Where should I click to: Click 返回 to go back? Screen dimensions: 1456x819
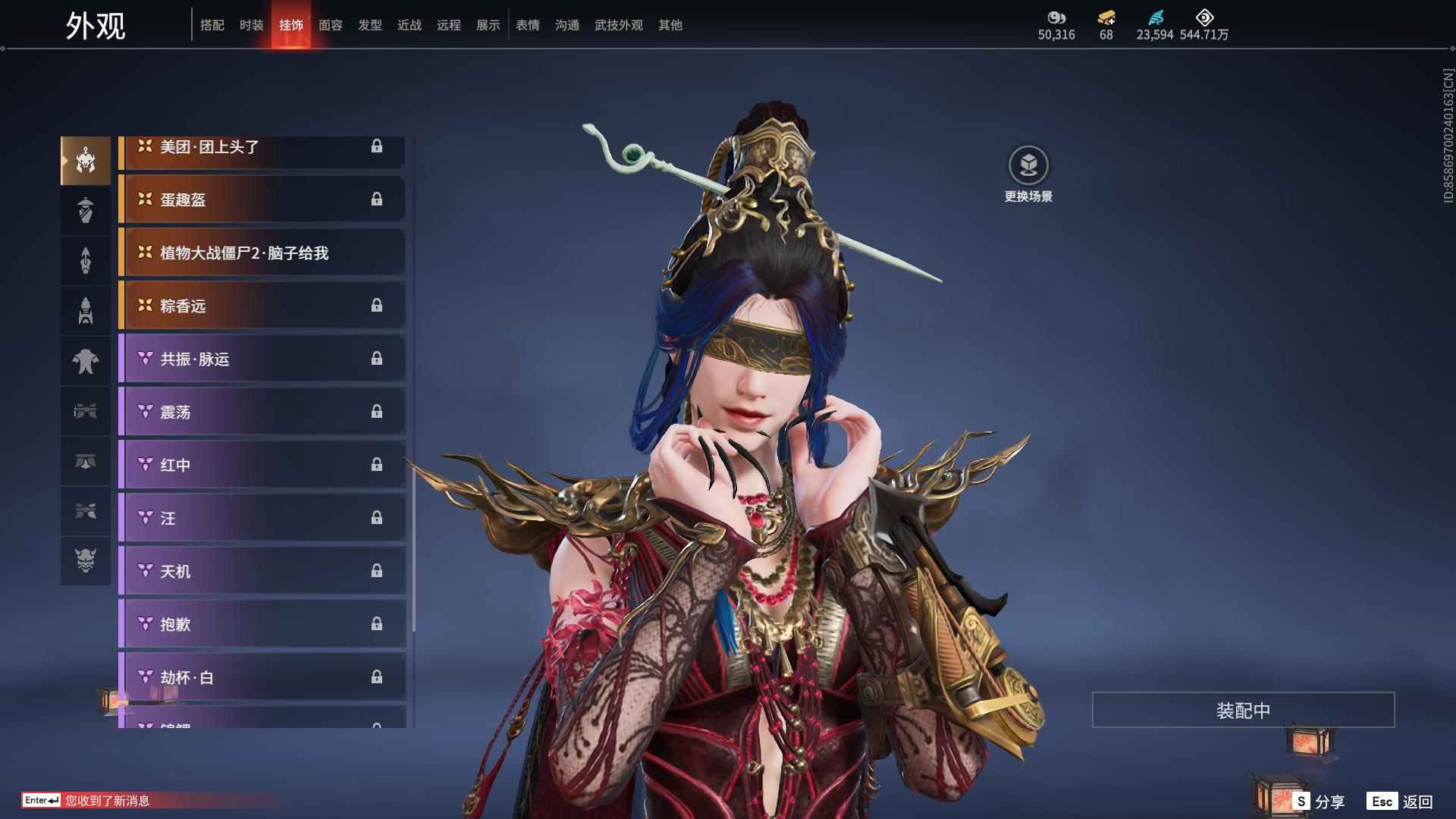(x=1401, y=802)
